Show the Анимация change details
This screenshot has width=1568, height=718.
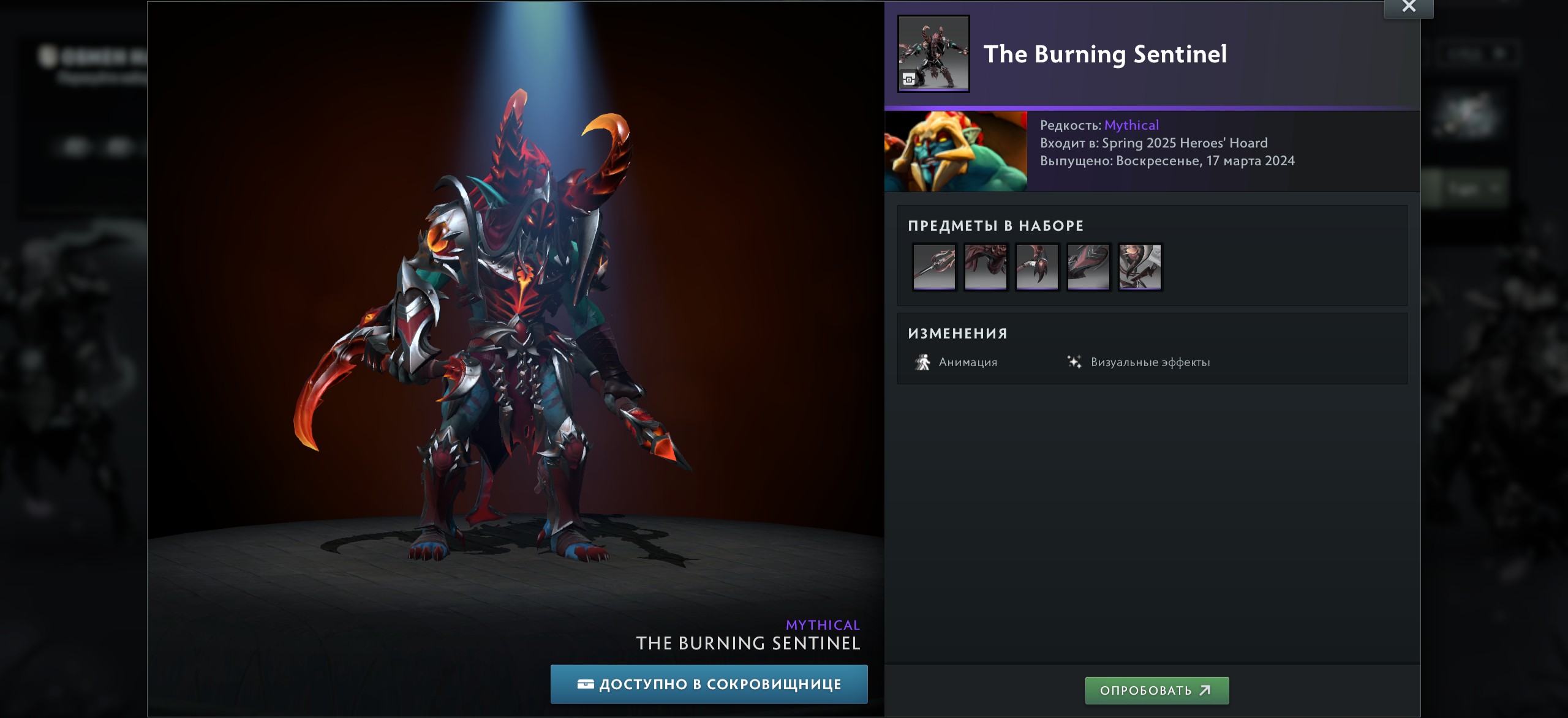(956, 362)
